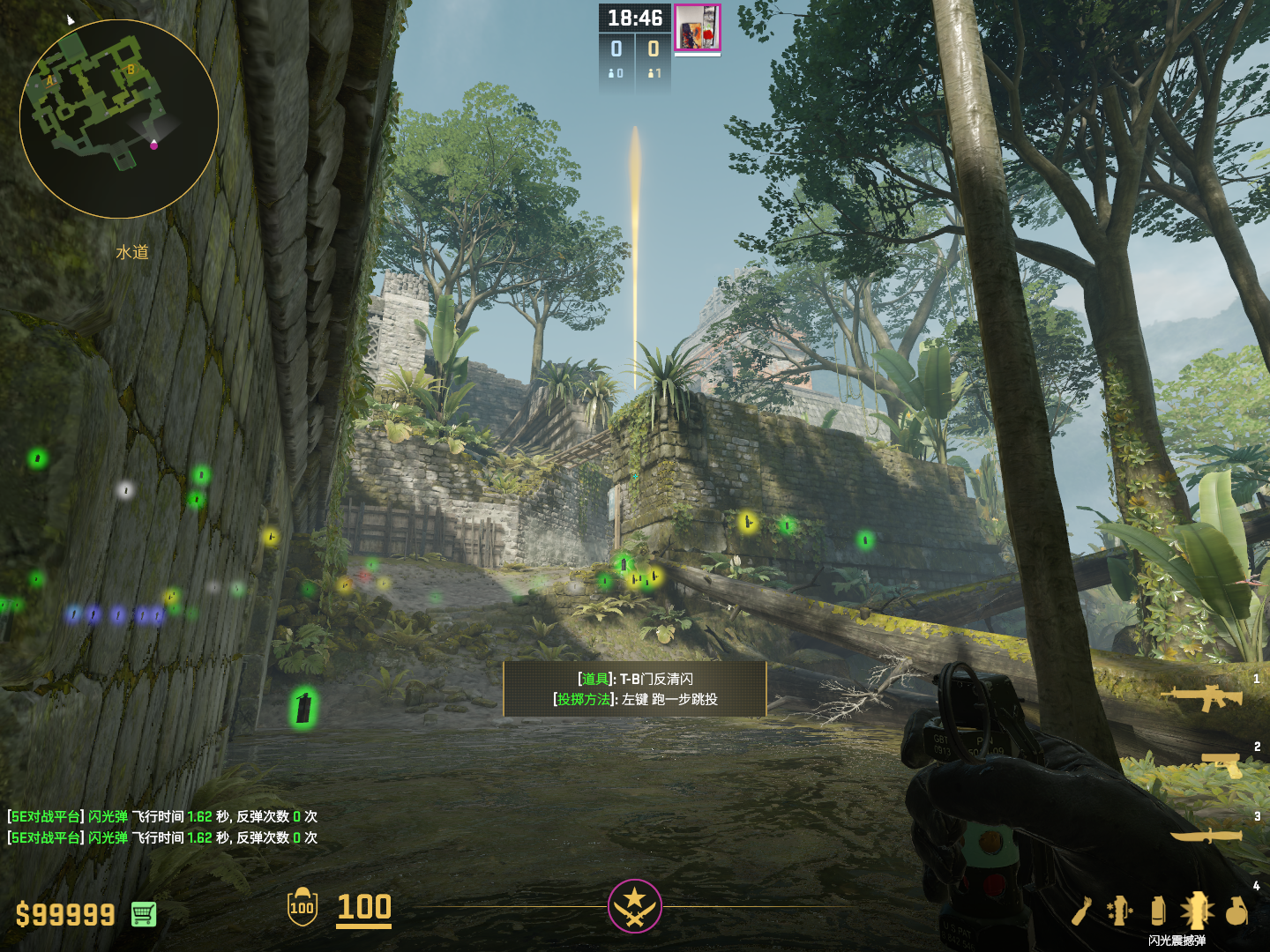
Task: Click the circular radar minimap
Action: pyautogui.click(x=119, y=119)
